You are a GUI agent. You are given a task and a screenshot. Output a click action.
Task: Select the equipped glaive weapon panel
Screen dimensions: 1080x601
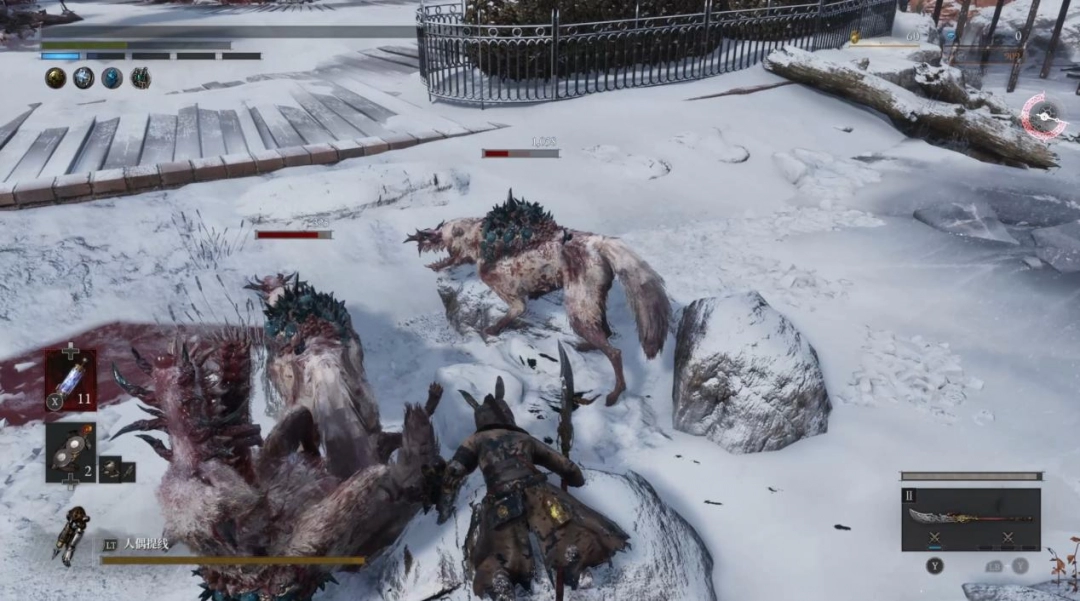coord(970,518)
